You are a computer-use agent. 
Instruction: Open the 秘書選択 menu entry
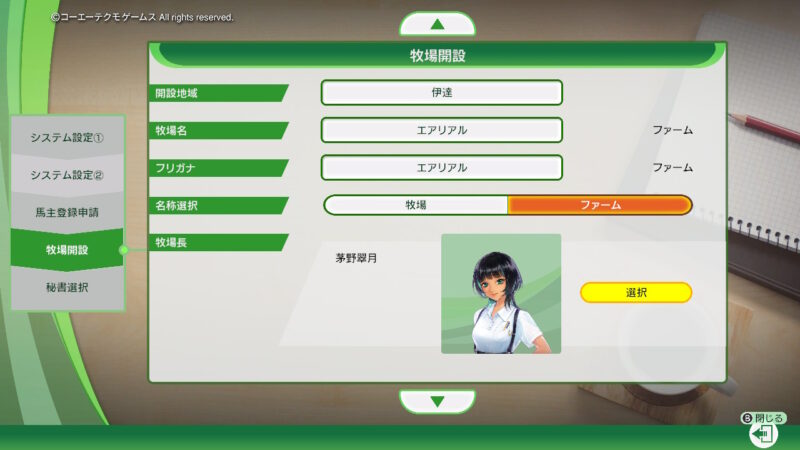pos(67,287)
